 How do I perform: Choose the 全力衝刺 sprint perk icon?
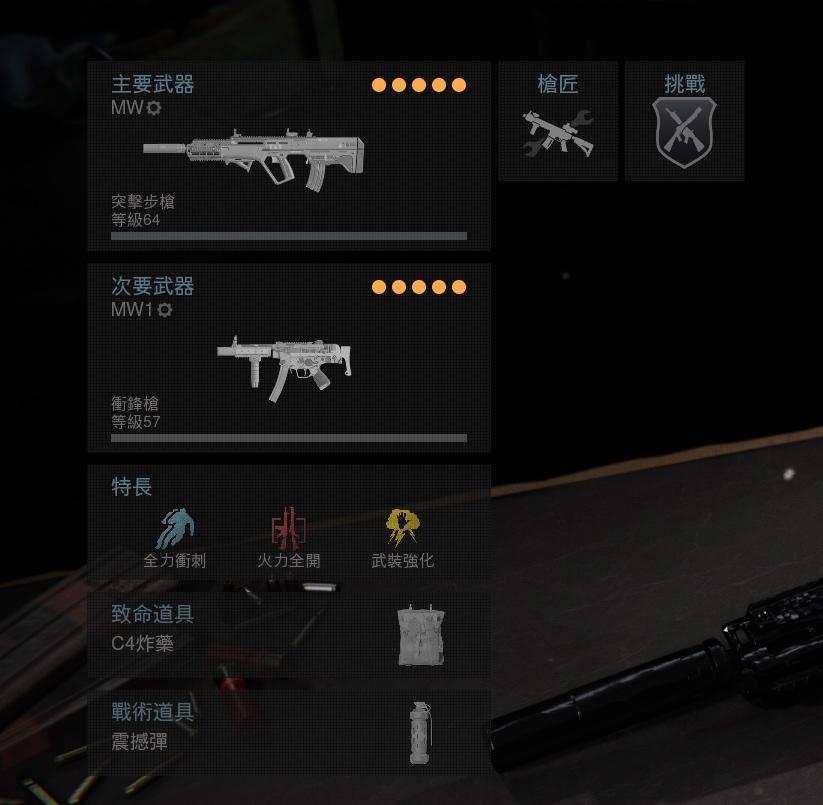[x=175, y=530]
